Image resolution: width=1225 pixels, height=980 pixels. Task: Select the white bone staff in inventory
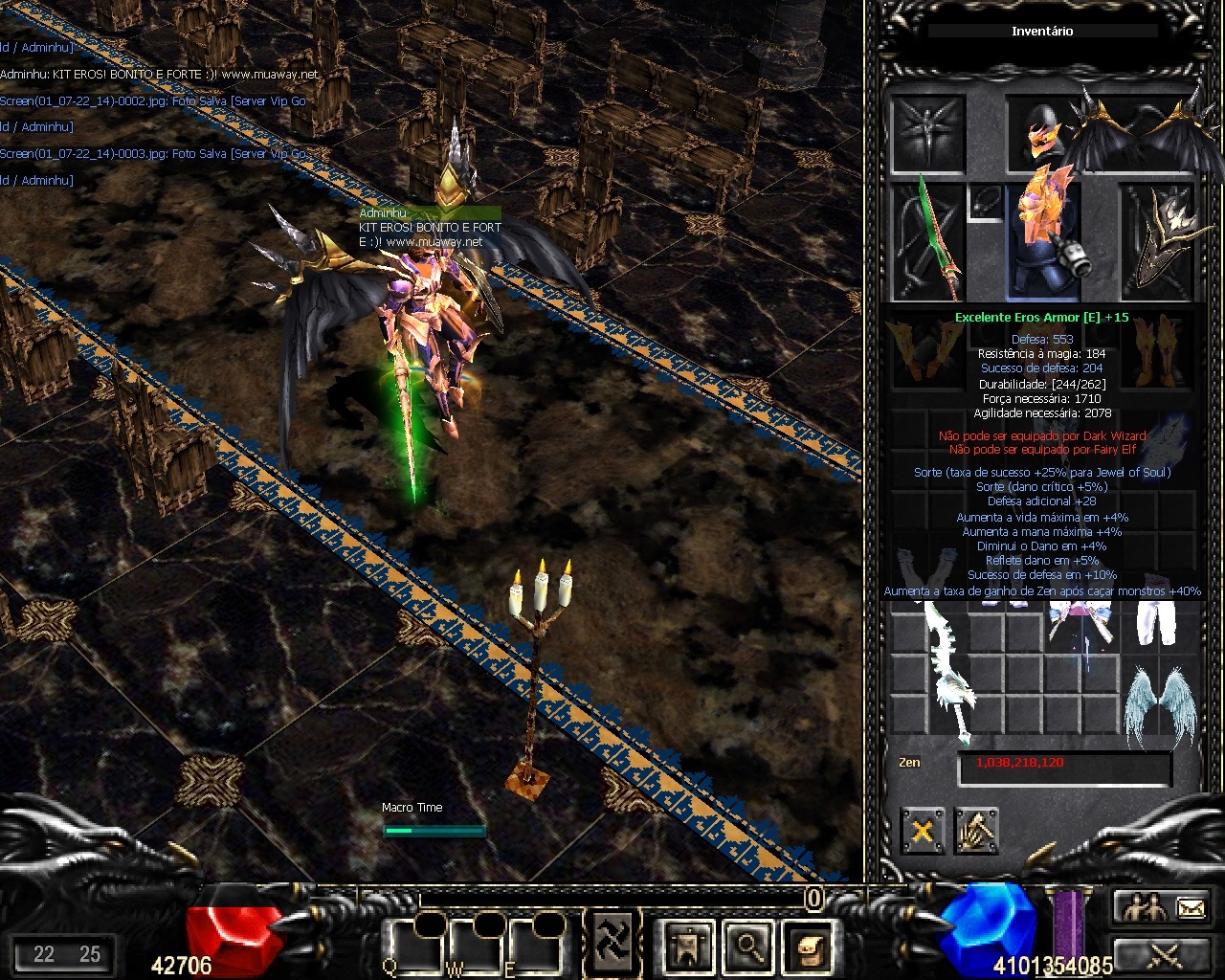947,672
